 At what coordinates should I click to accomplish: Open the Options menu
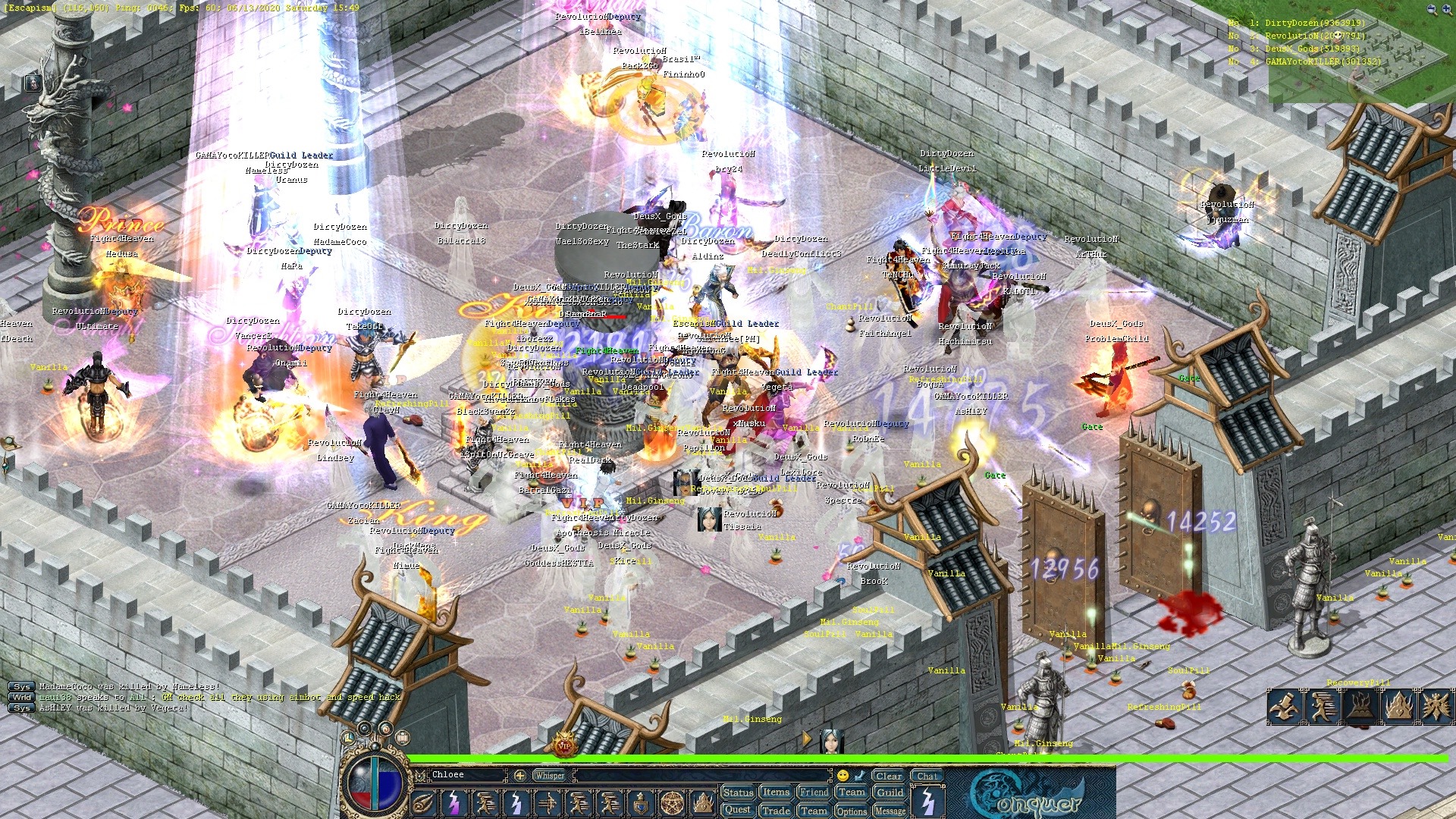click(x=851, y=809)
